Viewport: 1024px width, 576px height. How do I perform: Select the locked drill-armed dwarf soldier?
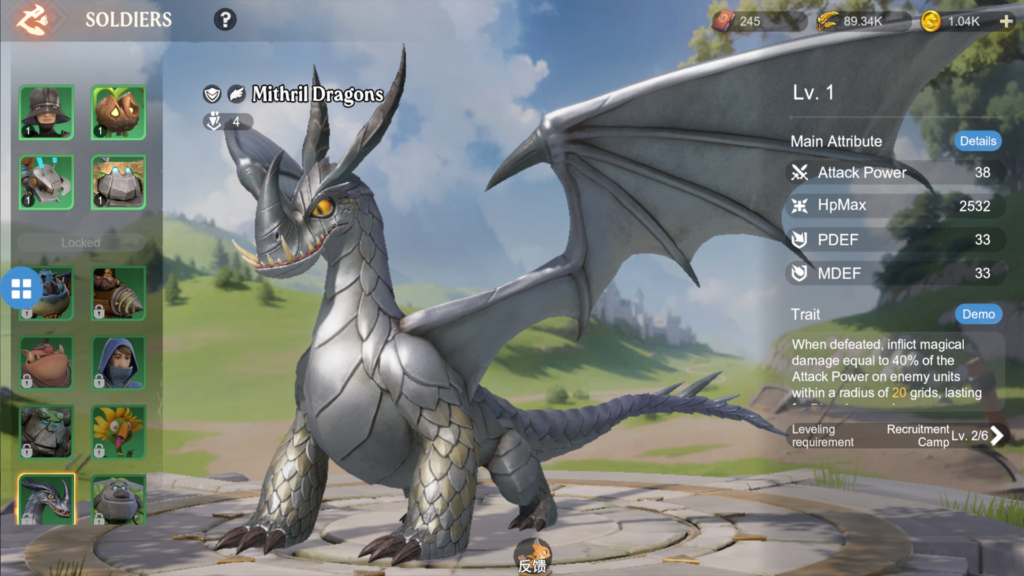click(119, 293)
